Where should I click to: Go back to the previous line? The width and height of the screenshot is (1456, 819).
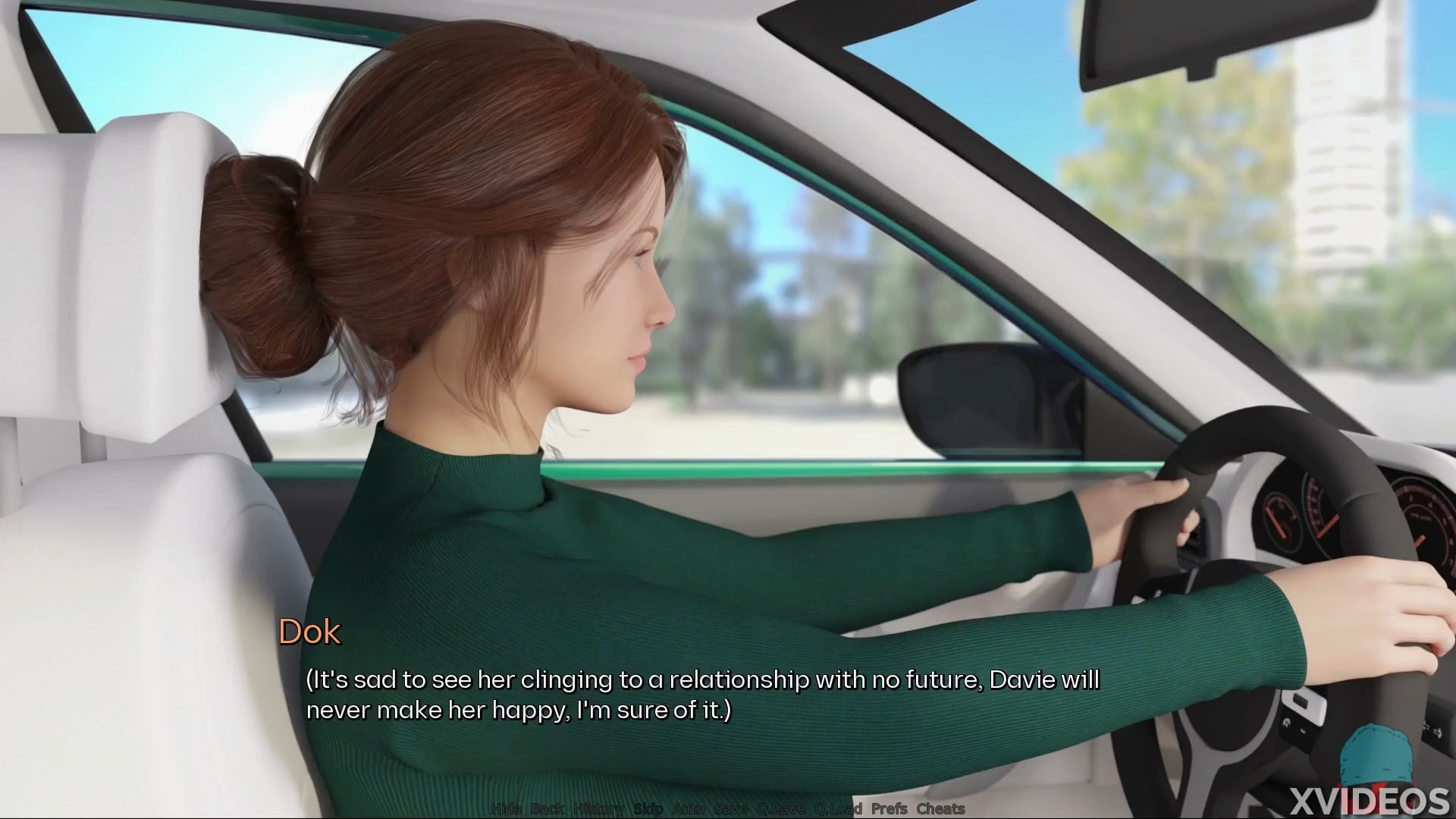(x=547, y=808)
